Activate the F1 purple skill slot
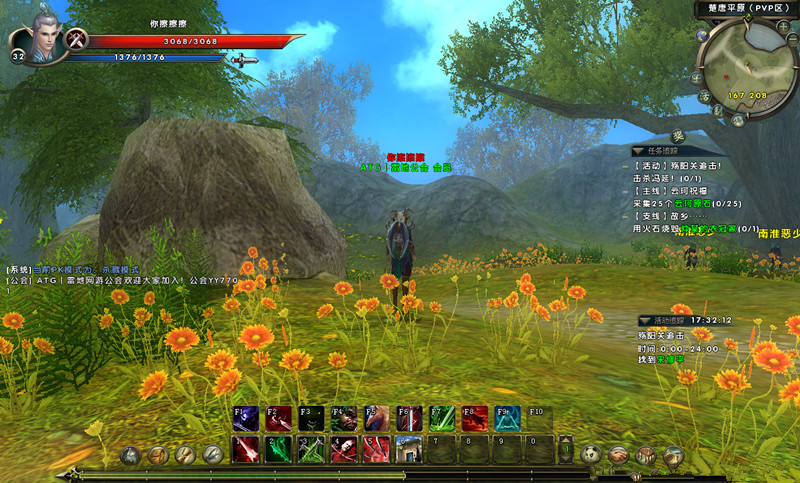800x483 pixels. (245, 419)
